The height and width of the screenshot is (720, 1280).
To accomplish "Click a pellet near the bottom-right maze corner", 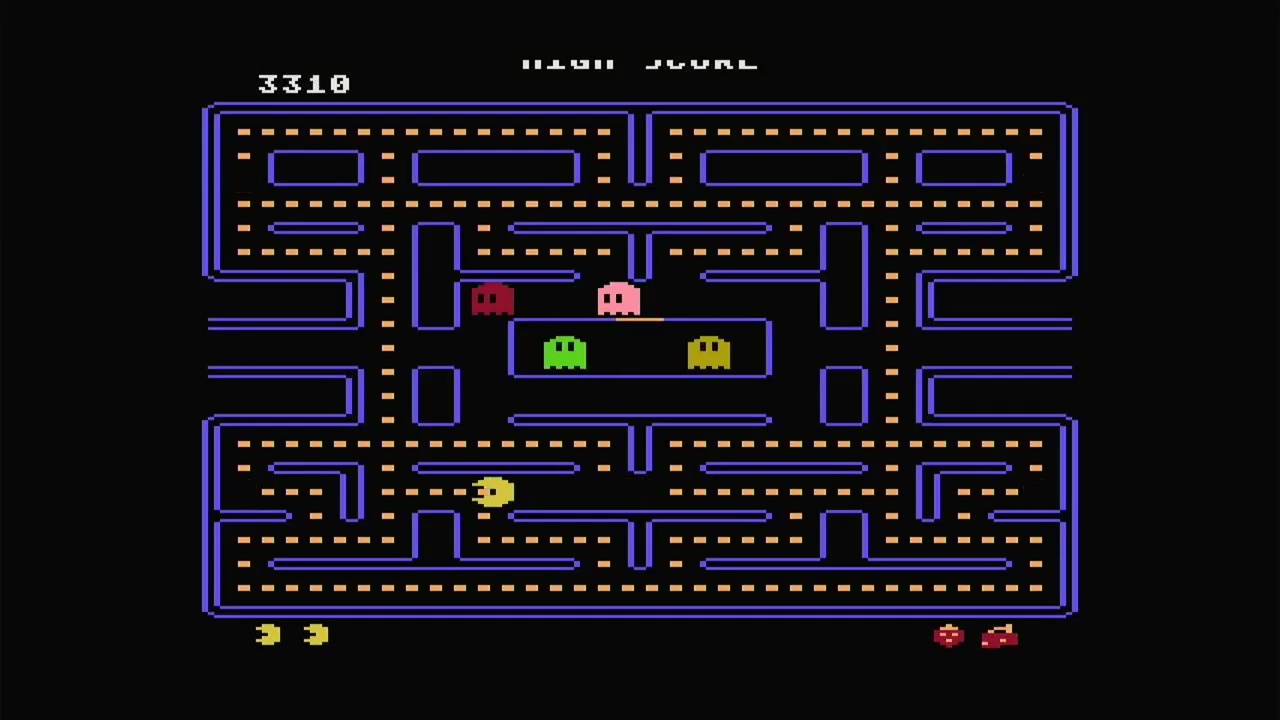I will point(1035,590).
